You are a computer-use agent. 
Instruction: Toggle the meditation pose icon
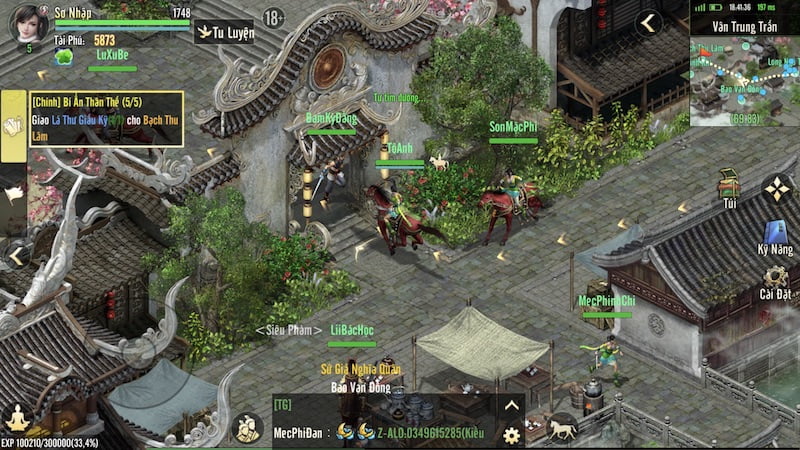pyautogui.click(x=17, y=417)
